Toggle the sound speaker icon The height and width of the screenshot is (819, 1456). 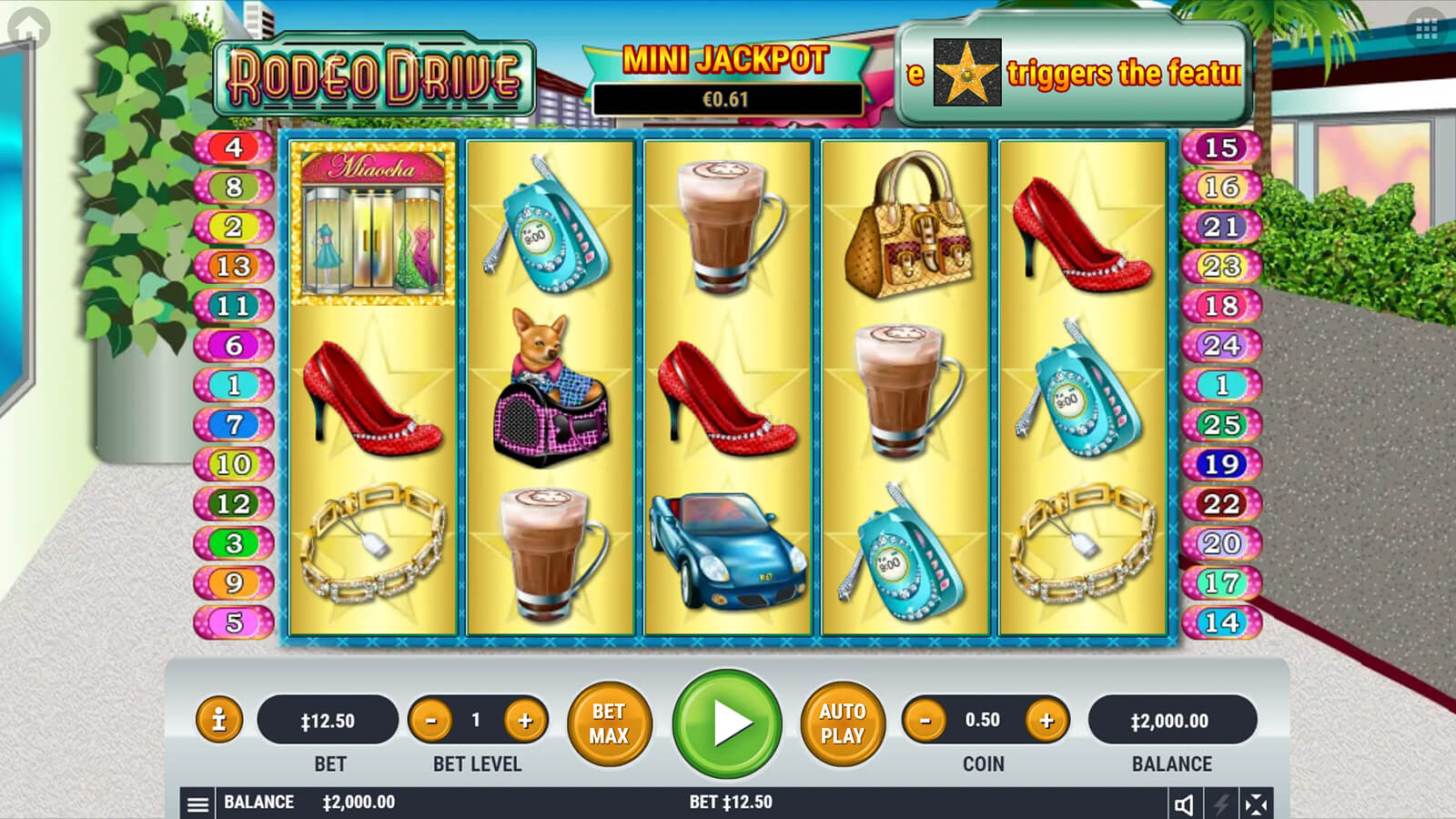[1184, 804]
